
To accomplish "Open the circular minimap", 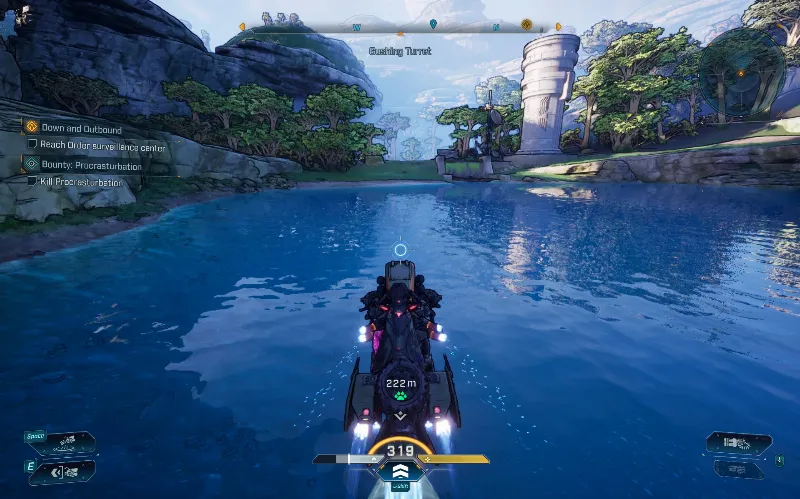I will [739, 72].
